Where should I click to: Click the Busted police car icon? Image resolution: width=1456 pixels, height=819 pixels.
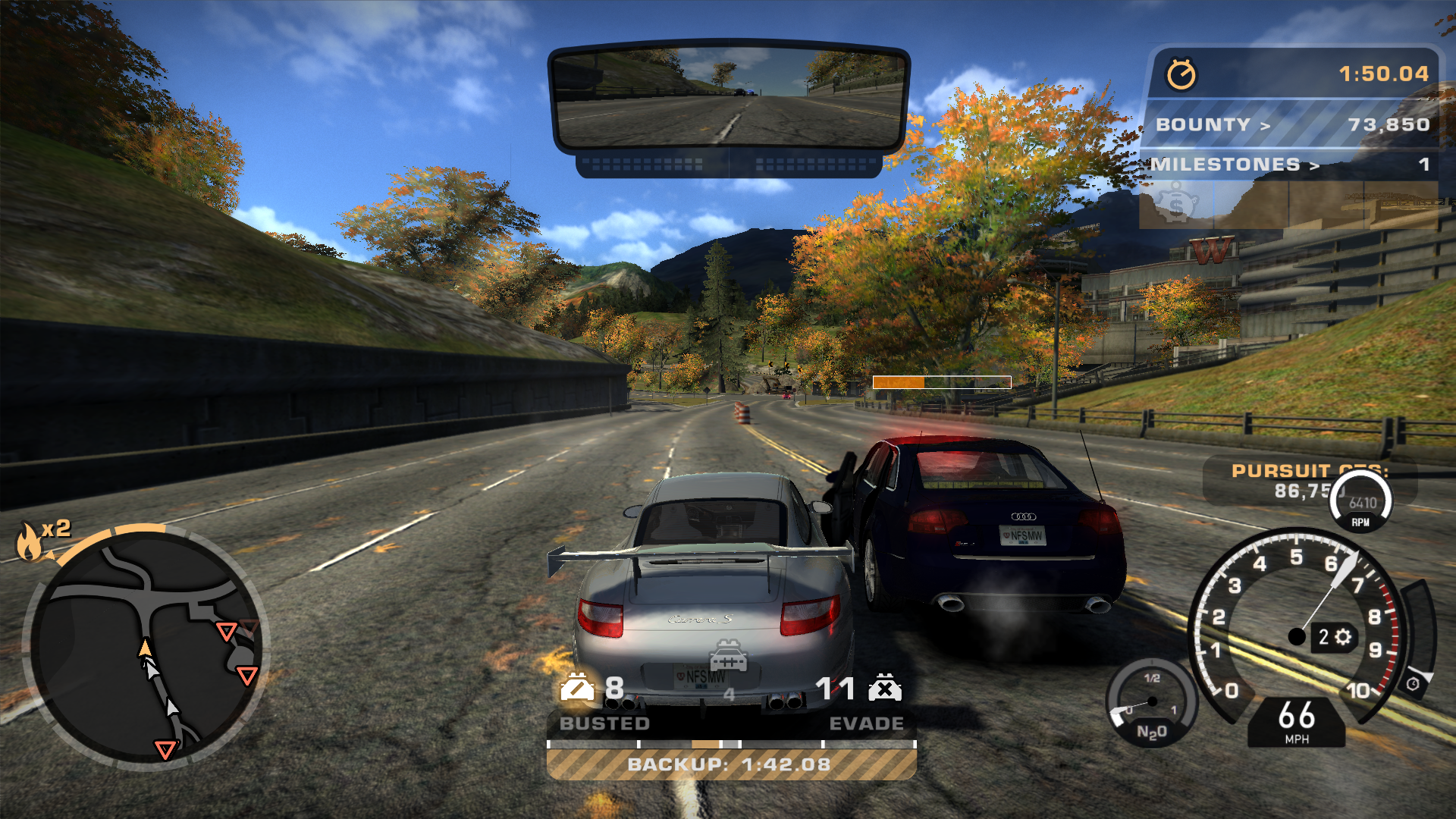tap(577, 687)
